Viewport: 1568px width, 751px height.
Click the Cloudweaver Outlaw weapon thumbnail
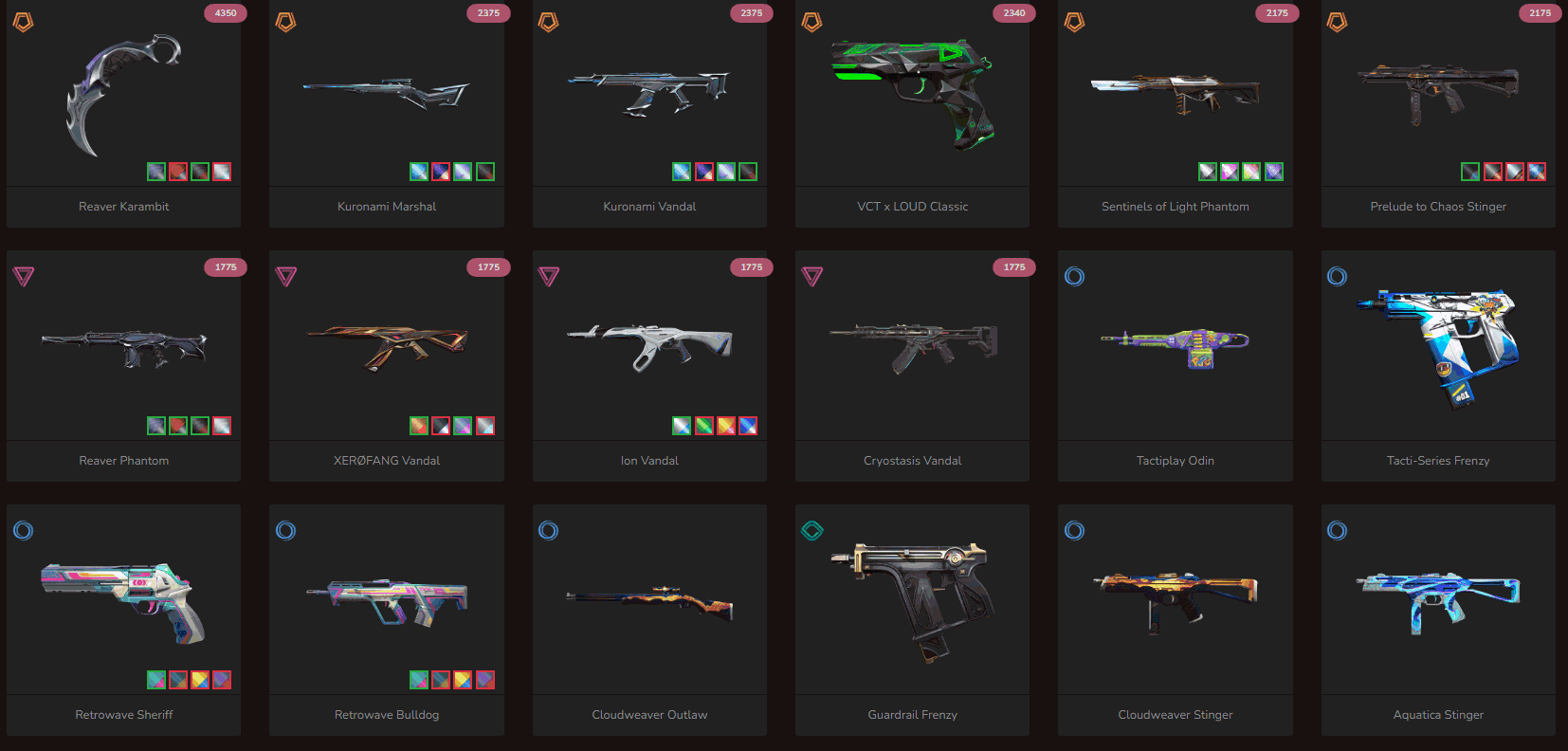[x=648, y=599]
